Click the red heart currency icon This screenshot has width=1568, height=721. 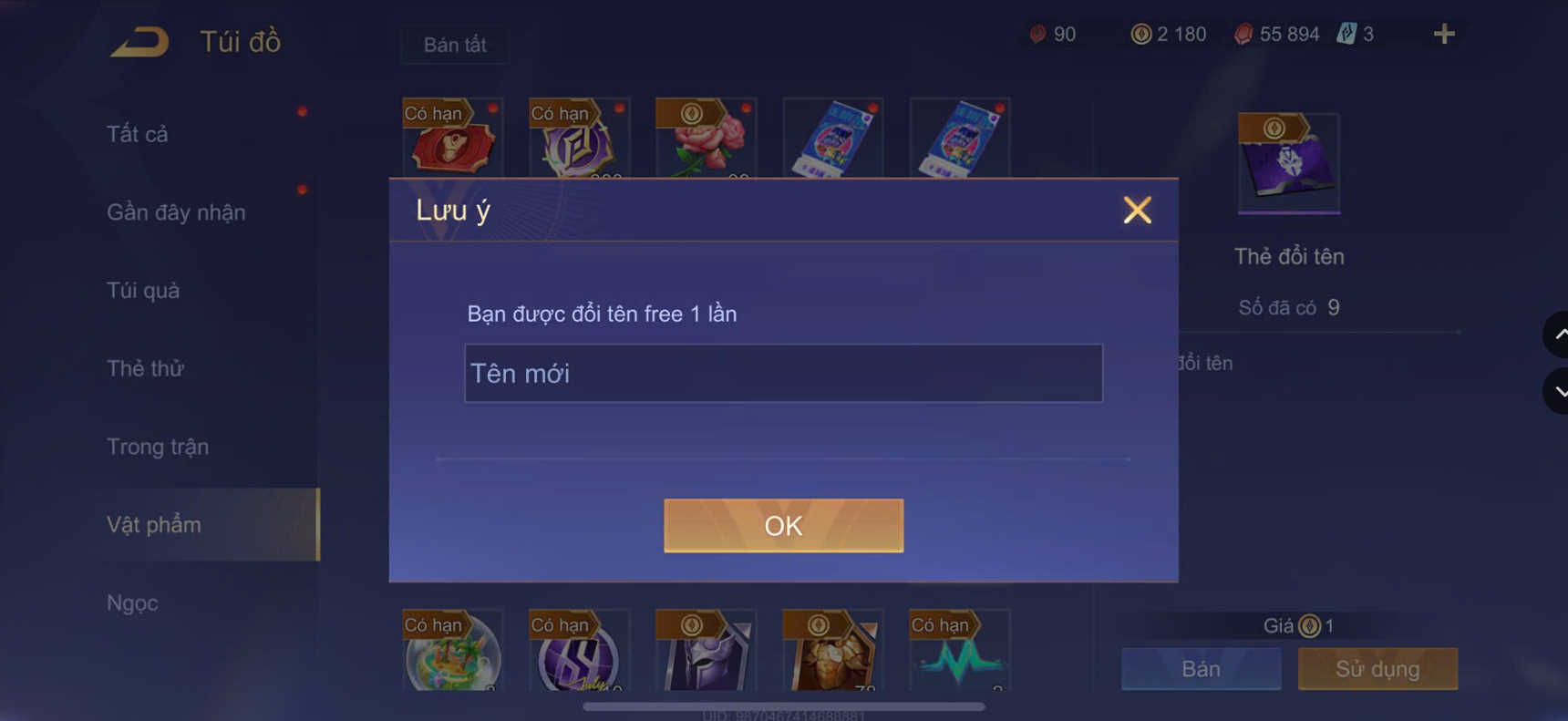[1039, 34]
